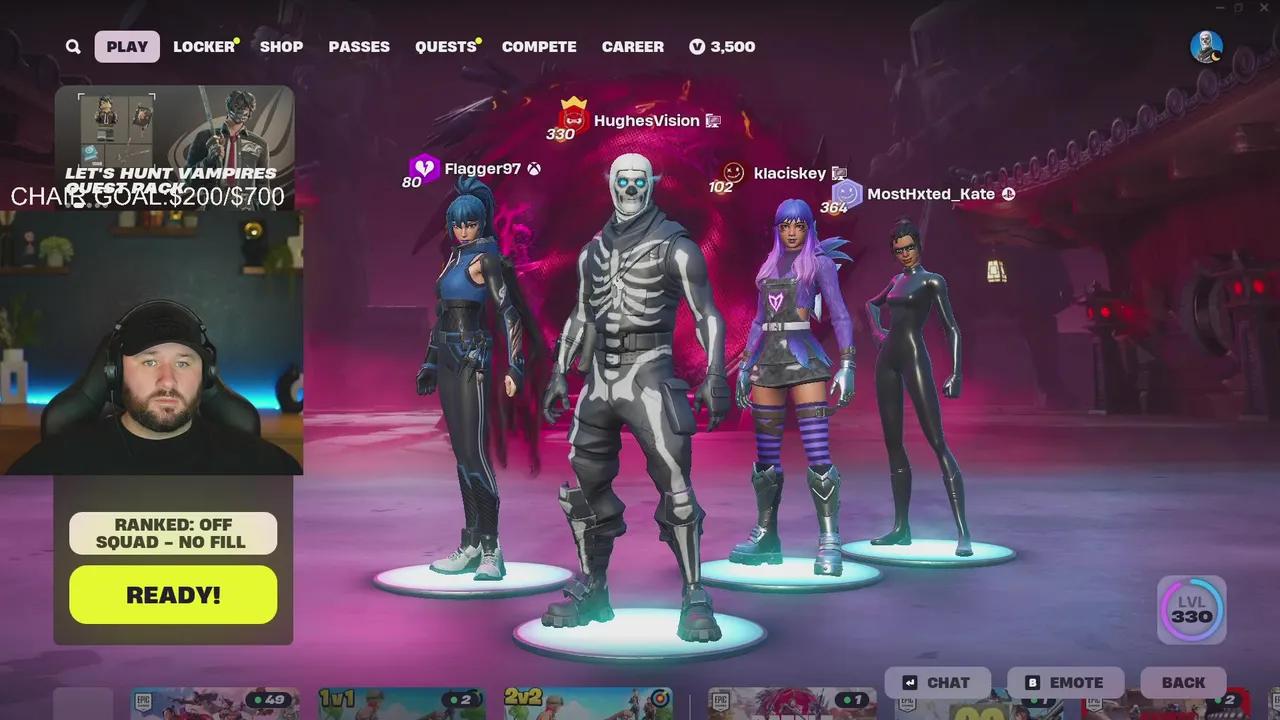Click the Chair Goal progress text
1280x720 pixels.
(148, 197)
